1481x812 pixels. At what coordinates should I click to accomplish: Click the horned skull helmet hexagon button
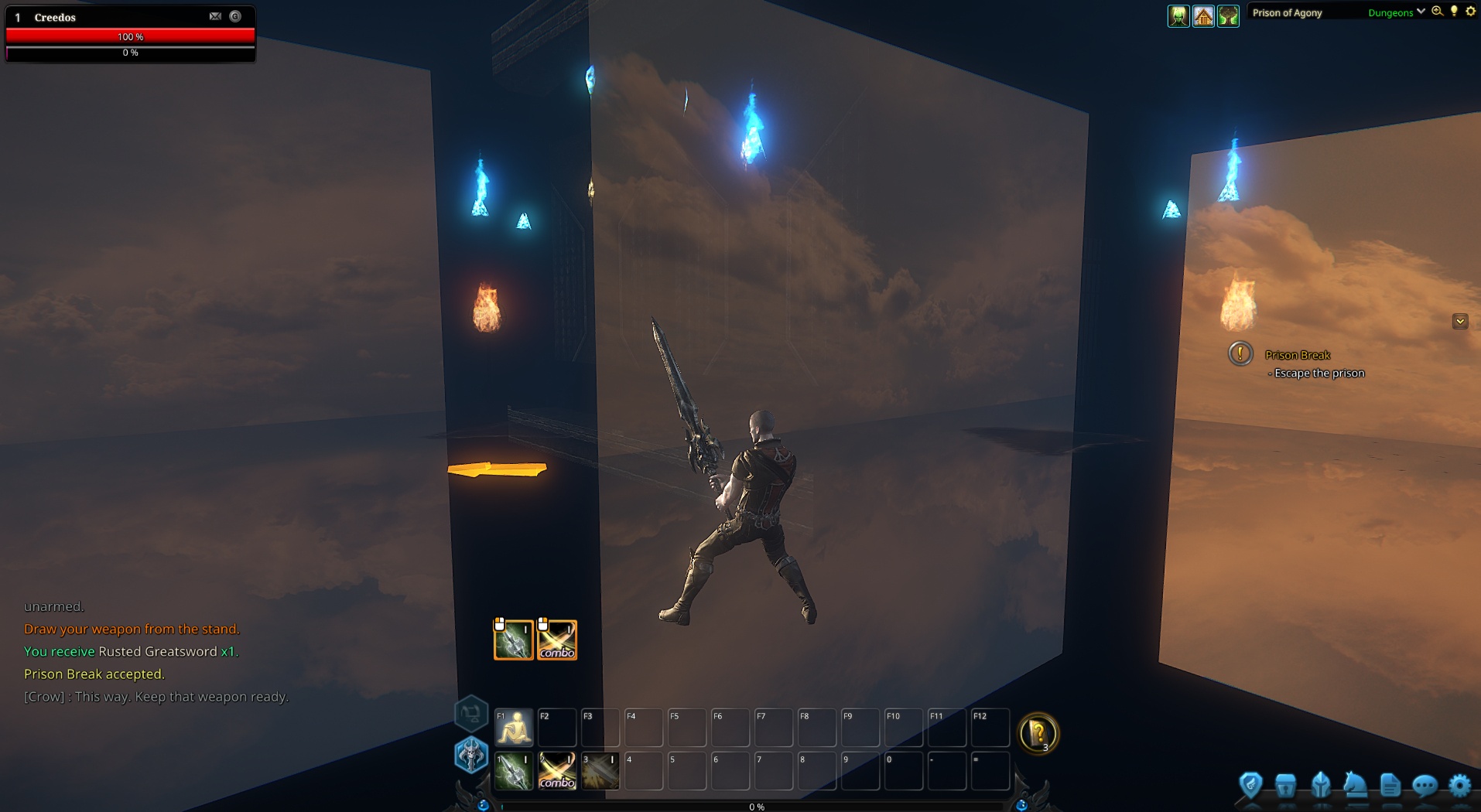pos(470,755)
